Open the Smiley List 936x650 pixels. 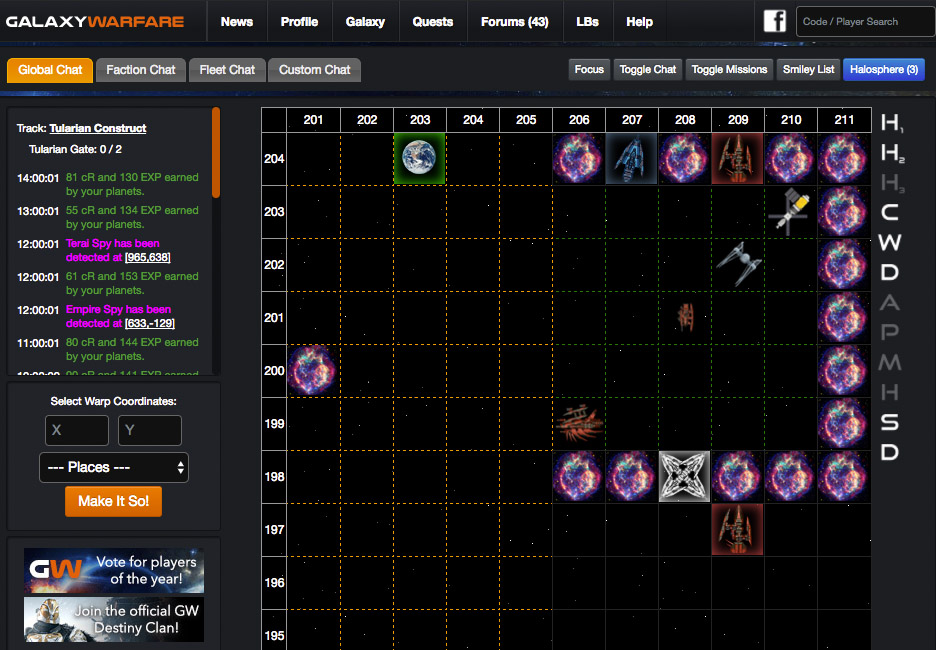coord(808,69)
